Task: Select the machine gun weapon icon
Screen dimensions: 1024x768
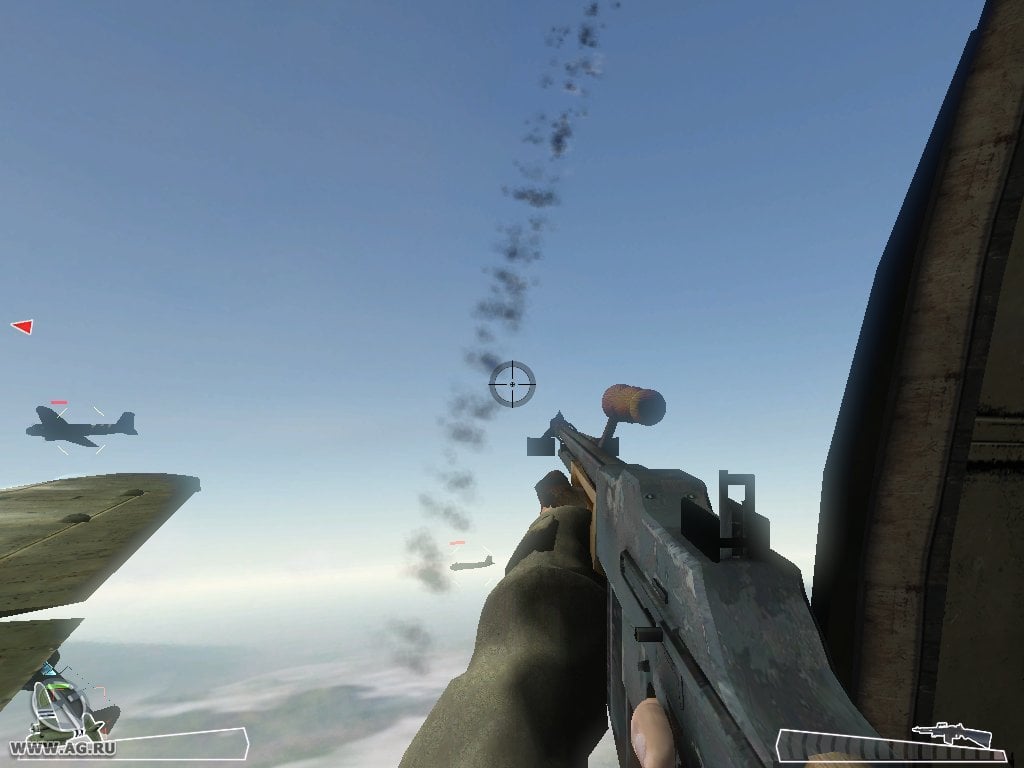Action: [x=951, y=736]
